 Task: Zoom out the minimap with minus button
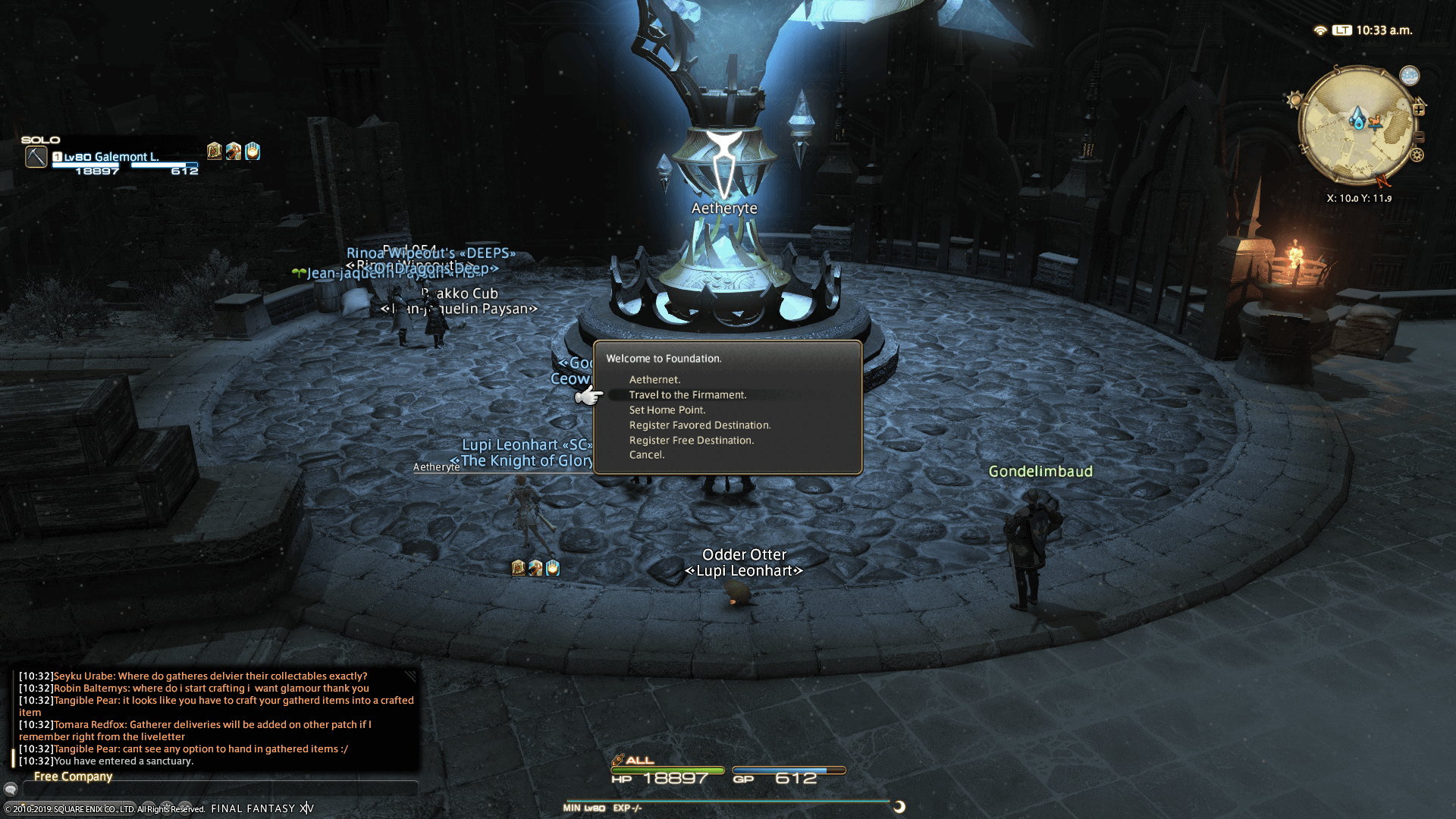1419,137
